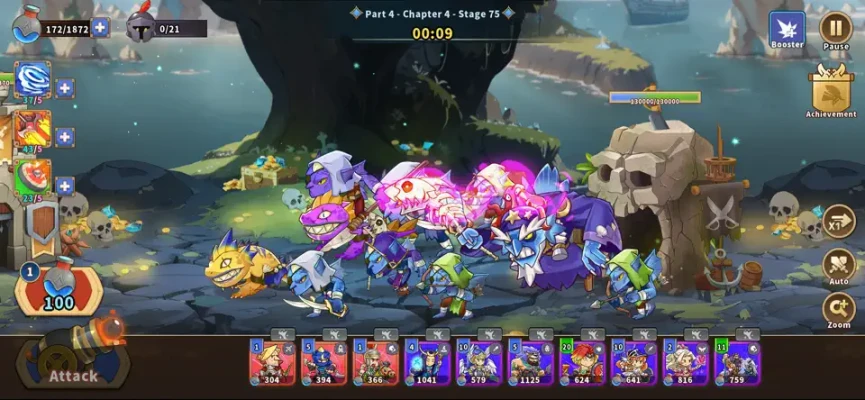The height and width of the screenshot is (400, 865).
Task: Deploy the blue ninja hero costing 394
Action: pos(323,362)
